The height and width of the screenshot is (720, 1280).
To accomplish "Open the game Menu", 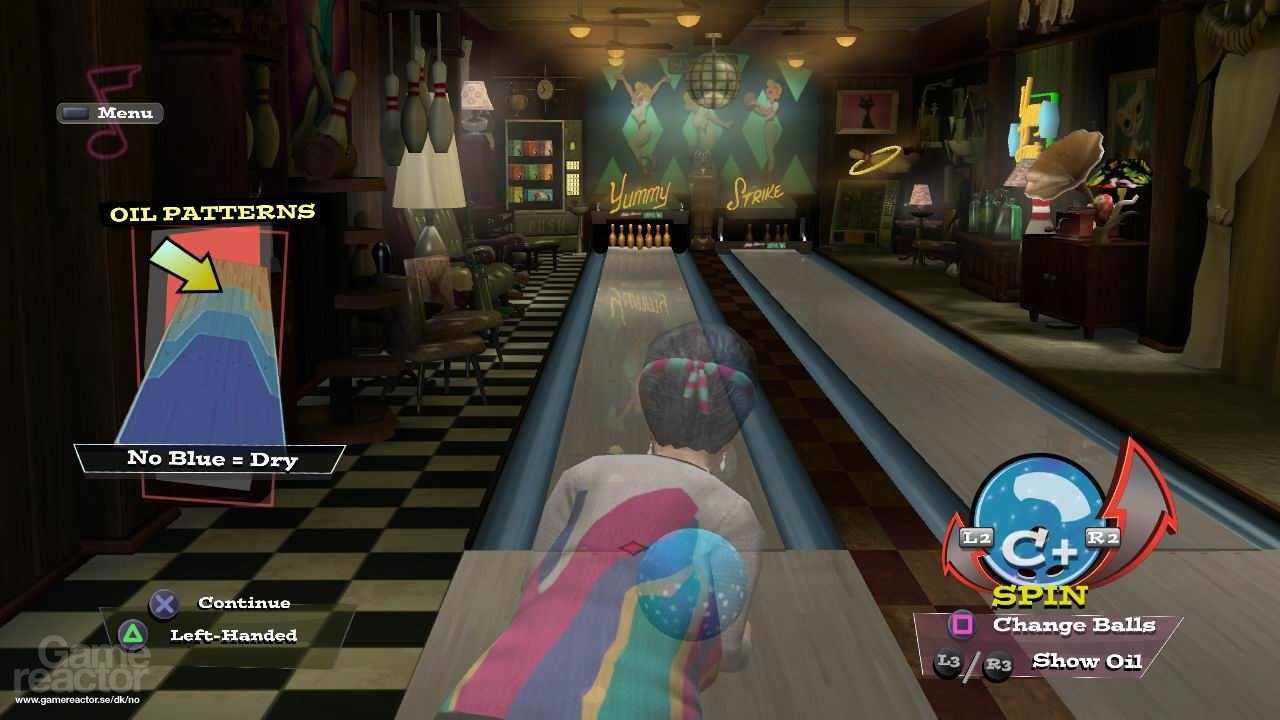I will click(110, 113).
